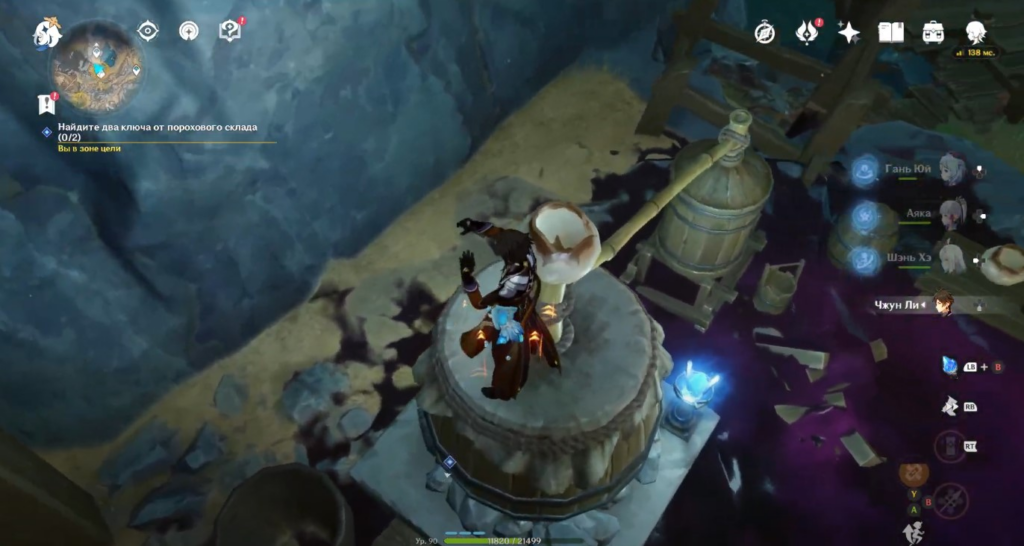Open the Wish four-point star icon
This screenshot has height=546, width=1024.
[x=848, y=33]
